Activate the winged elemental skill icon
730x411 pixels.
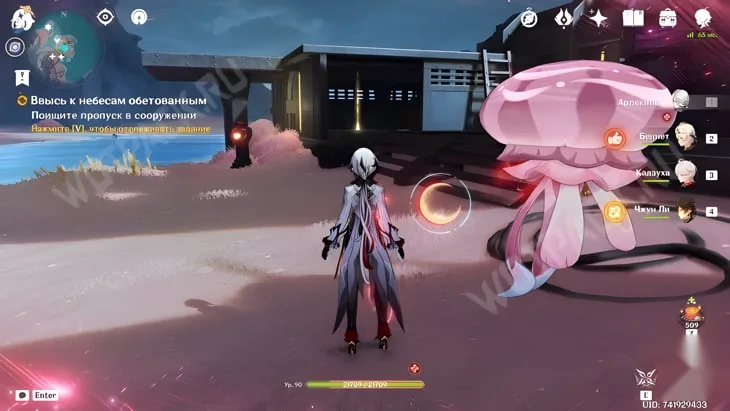click(645, 380)
